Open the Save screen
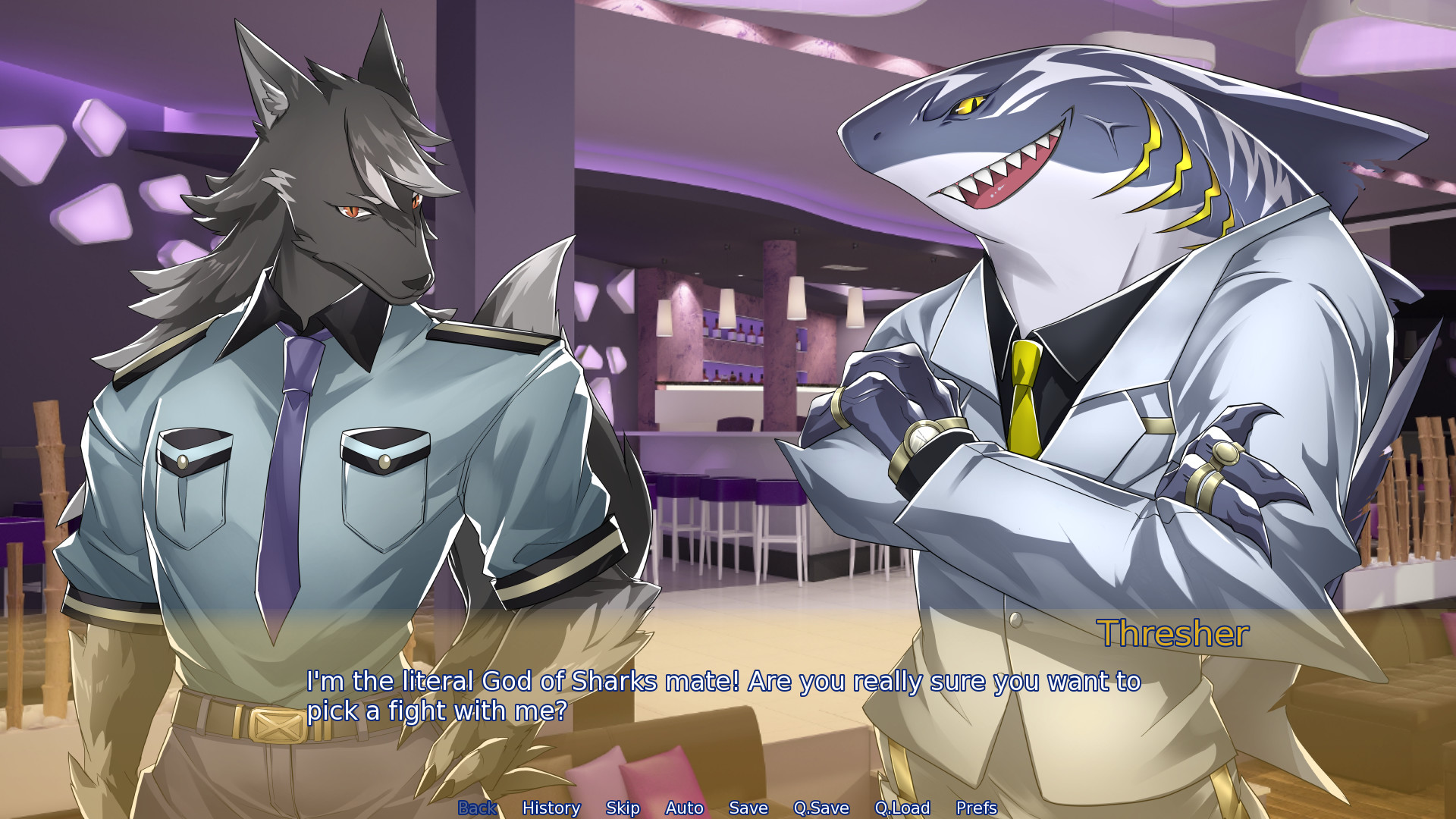This screenshot has height=819, width=1456. point(748,808)
